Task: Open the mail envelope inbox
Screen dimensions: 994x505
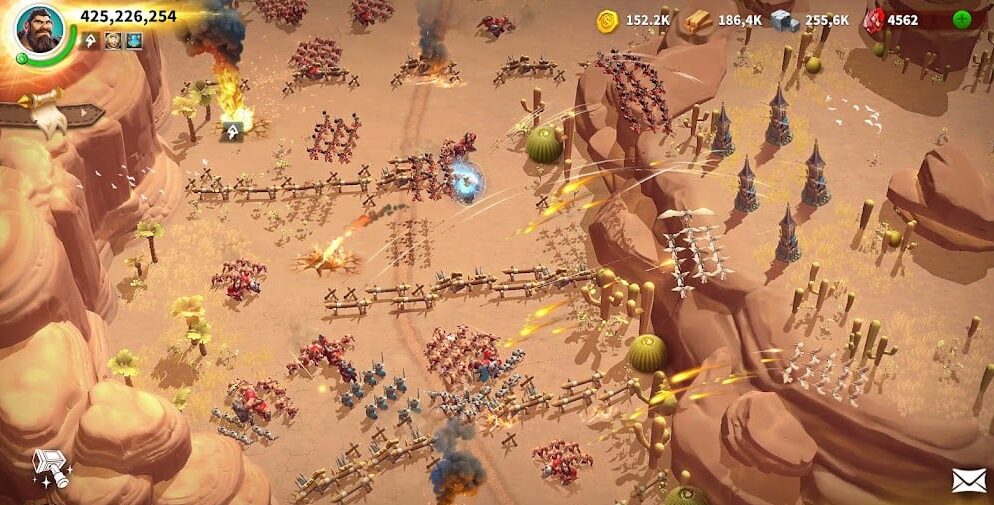Action: [968, 480]
